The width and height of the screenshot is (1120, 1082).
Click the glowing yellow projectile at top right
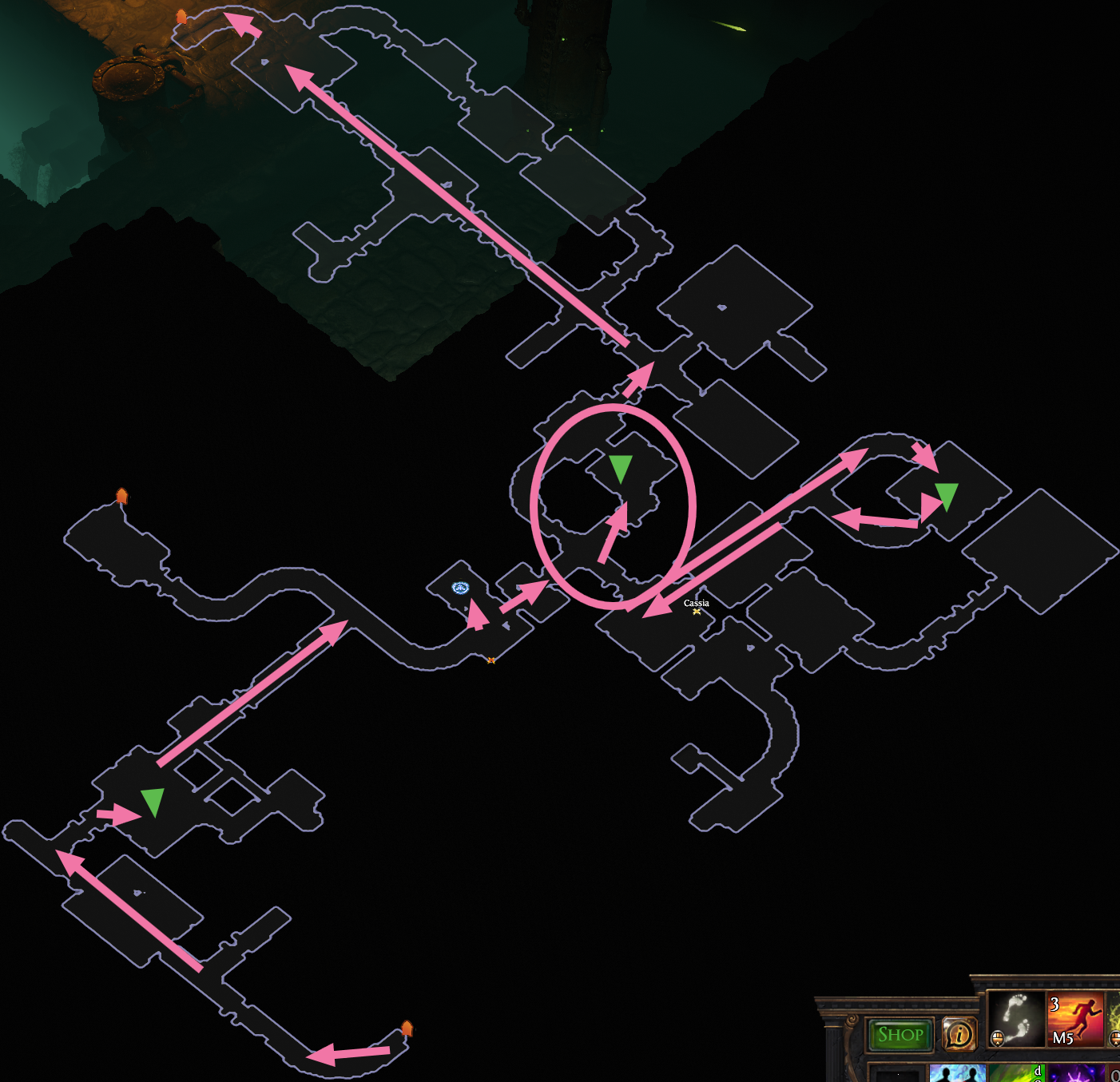tap(728, 25)
